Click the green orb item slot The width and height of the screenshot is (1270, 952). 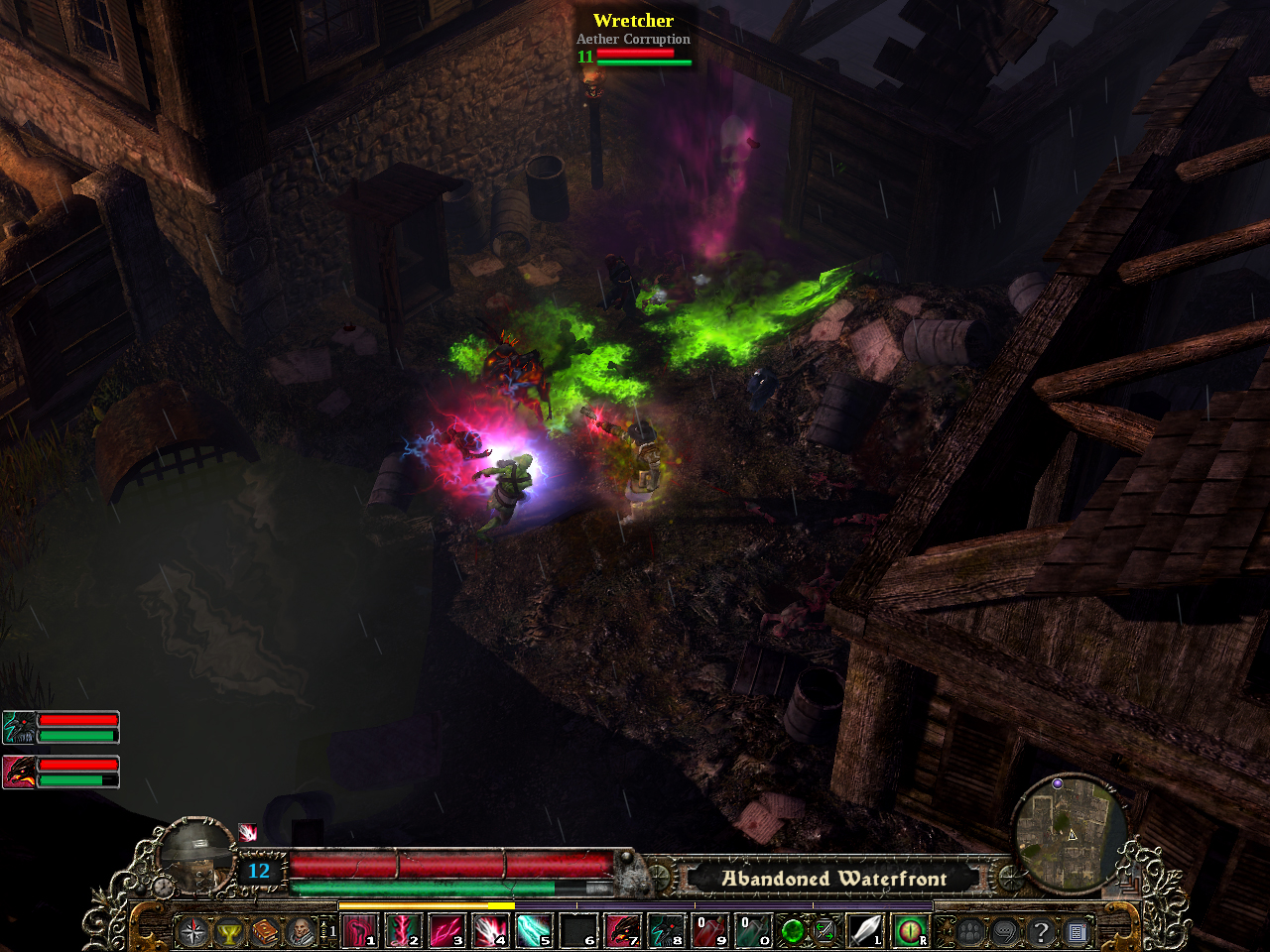[794, 932]
